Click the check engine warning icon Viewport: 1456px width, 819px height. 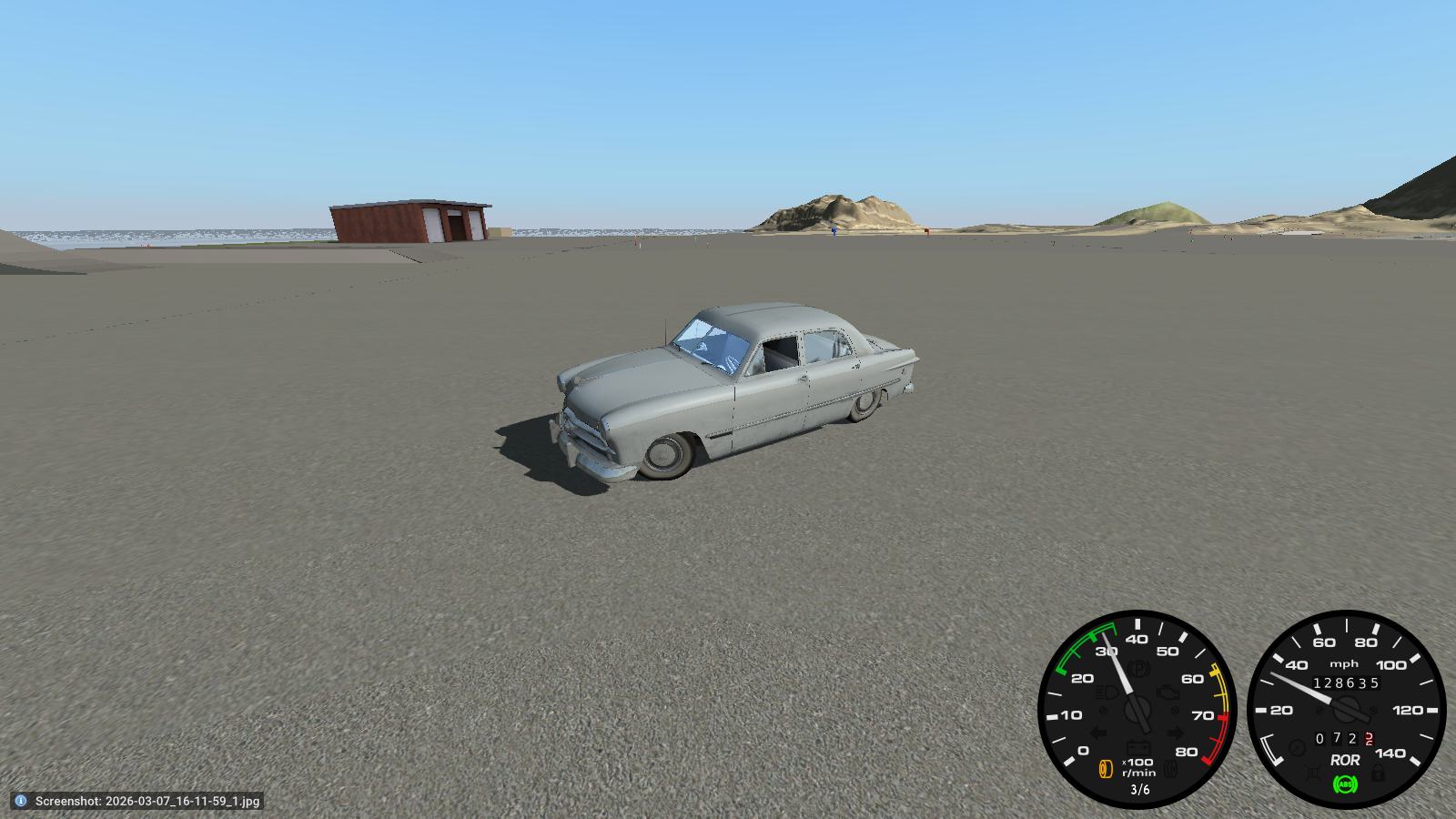pyautogui.click(x=1168, y=693)
